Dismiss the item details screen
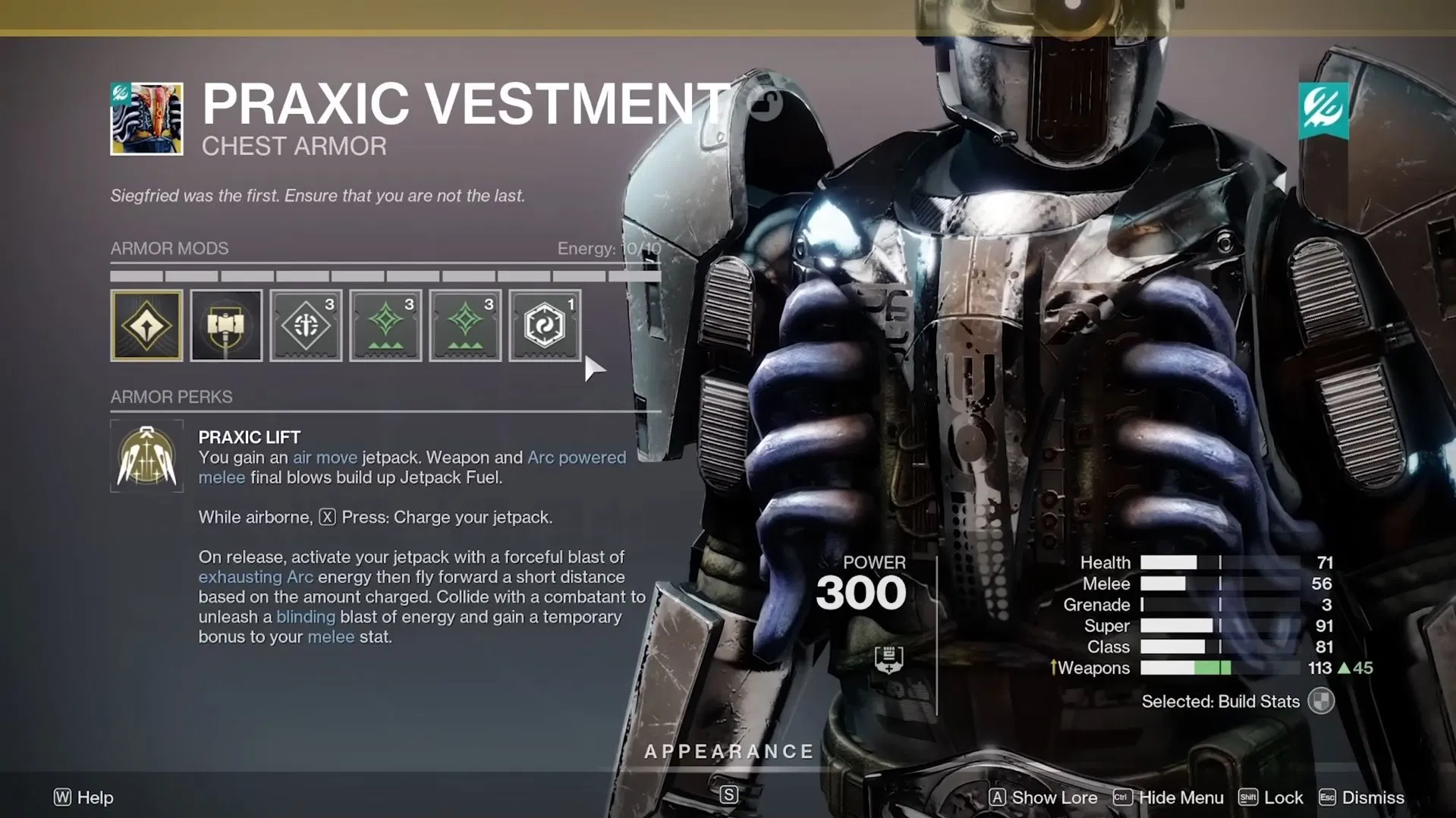 [x=1362, y=798]
